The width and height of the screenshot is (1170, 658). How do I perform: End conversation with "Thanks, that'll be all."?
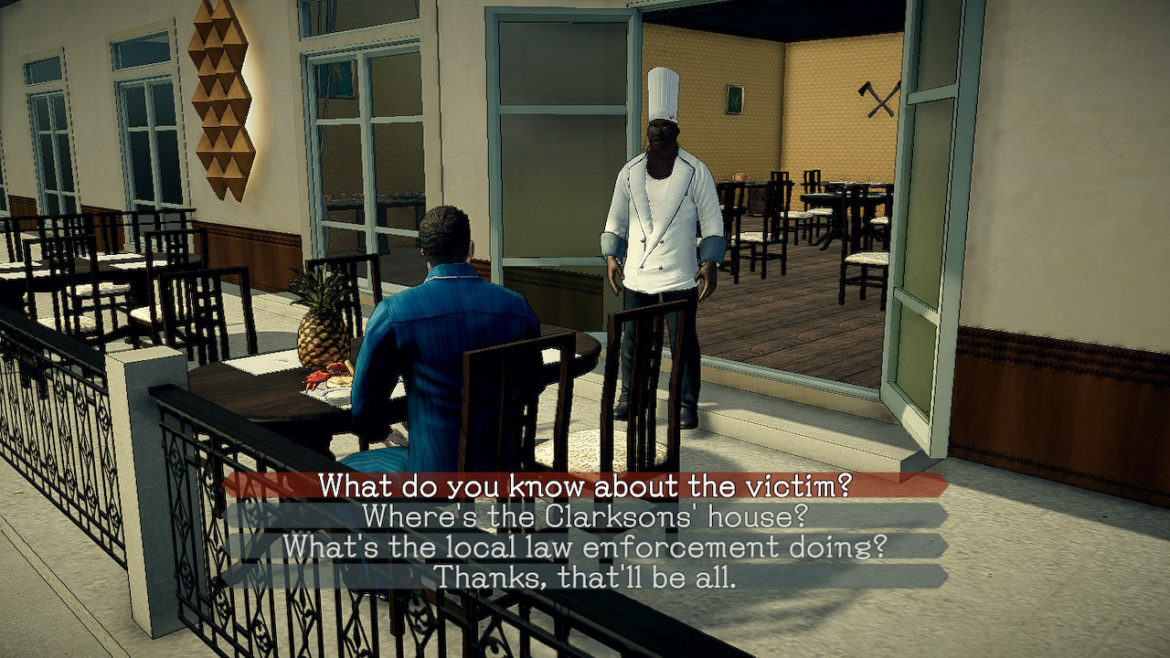(x=585, y=577)
